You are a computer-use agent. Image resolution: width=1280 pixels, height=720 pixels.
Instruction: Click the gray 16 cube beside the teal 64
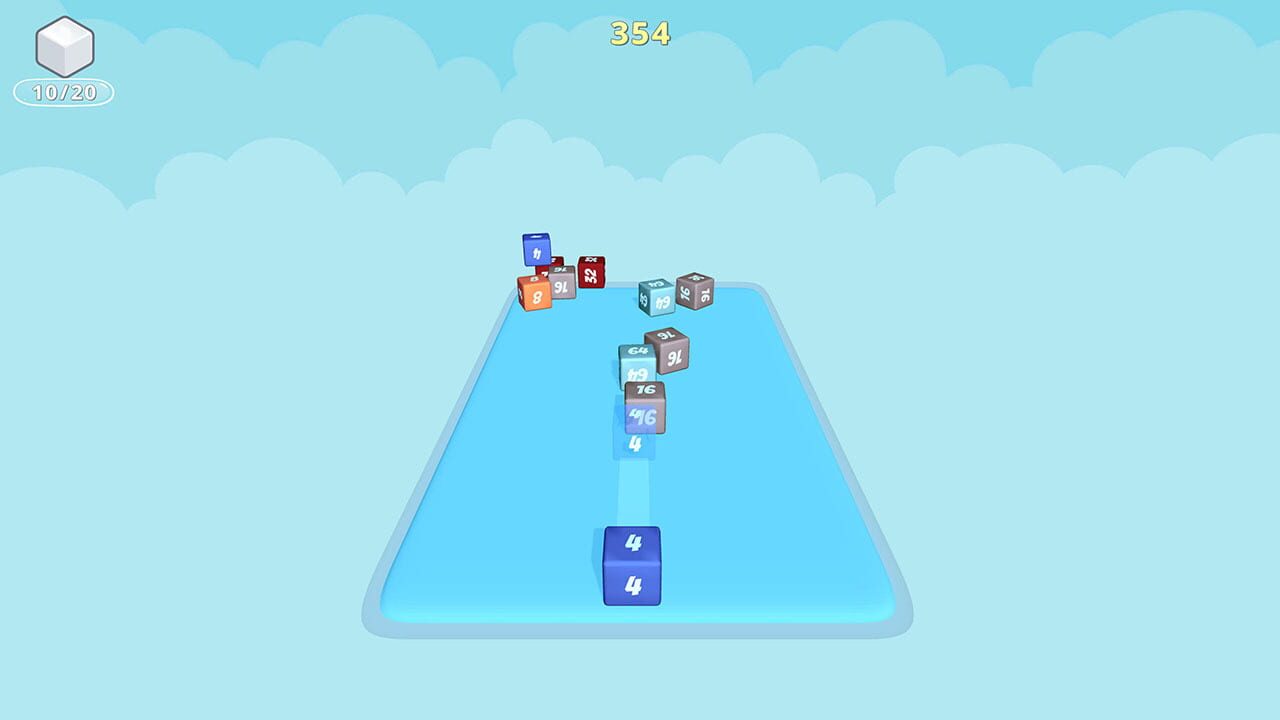pos(695,291)
